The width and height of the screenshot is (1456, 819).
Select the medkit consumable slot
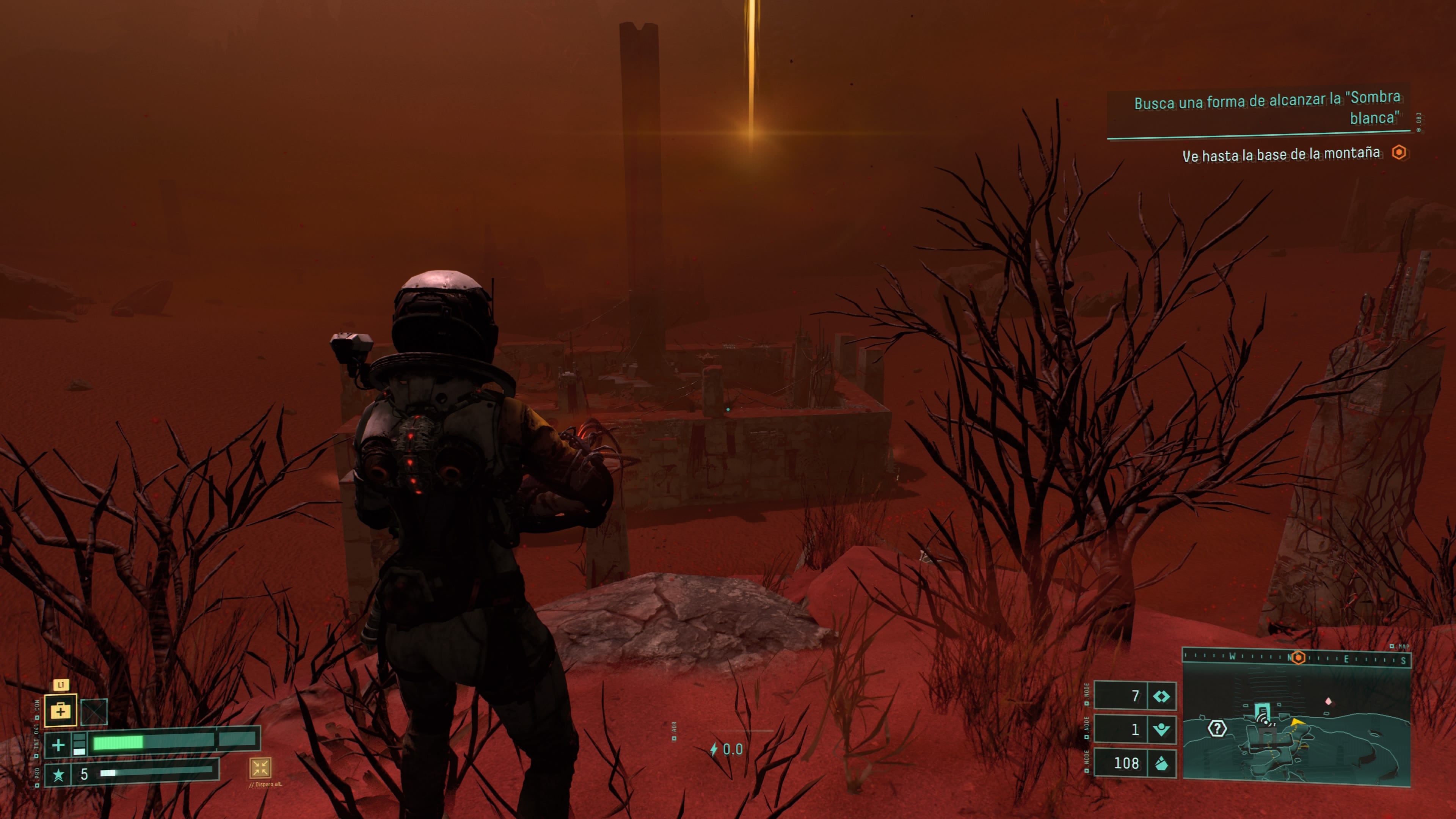tap(61, 711)
